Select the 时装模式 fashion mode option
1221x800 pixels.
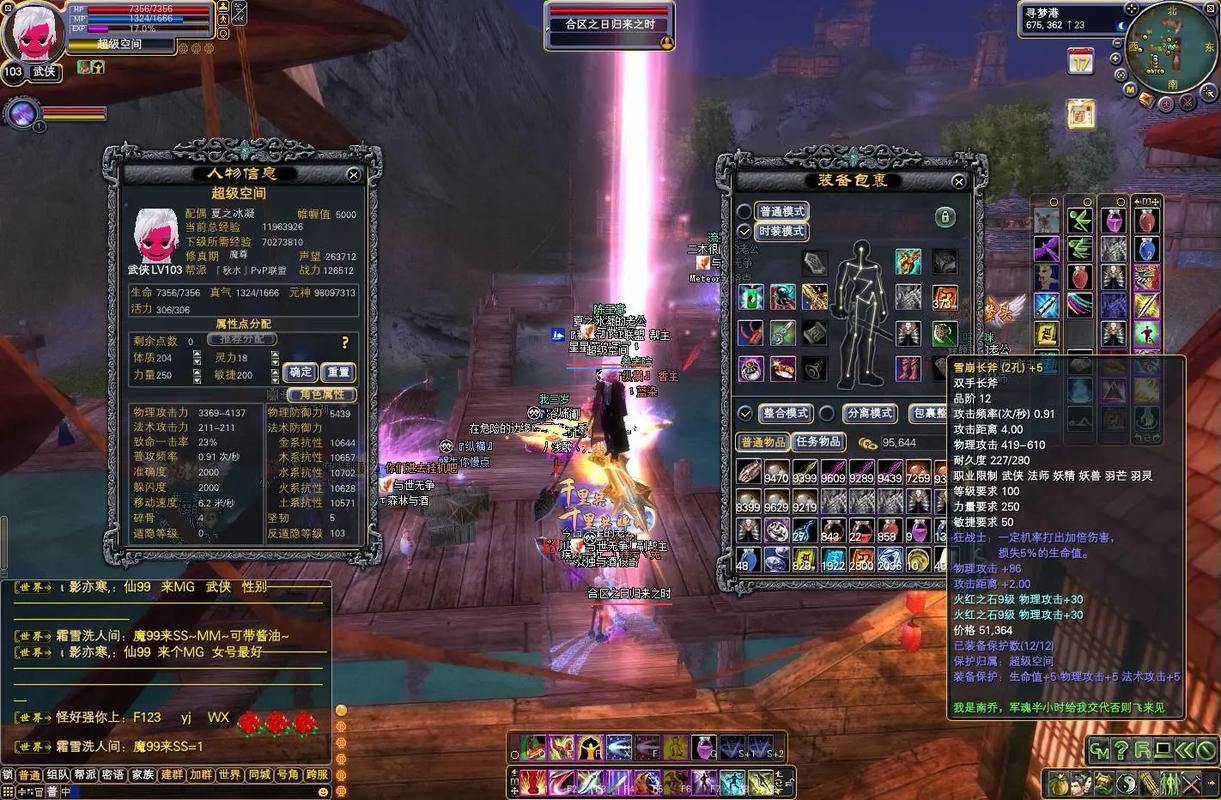tap(783, 231)
